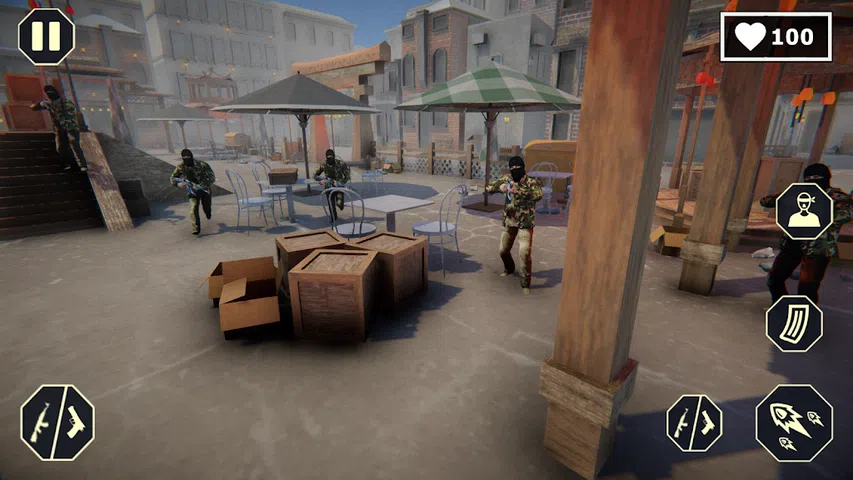Image resolution: width=853 pixels, height=480 pixels.
Task: Fire using the bullets octagon button
Action: (794, 422)
